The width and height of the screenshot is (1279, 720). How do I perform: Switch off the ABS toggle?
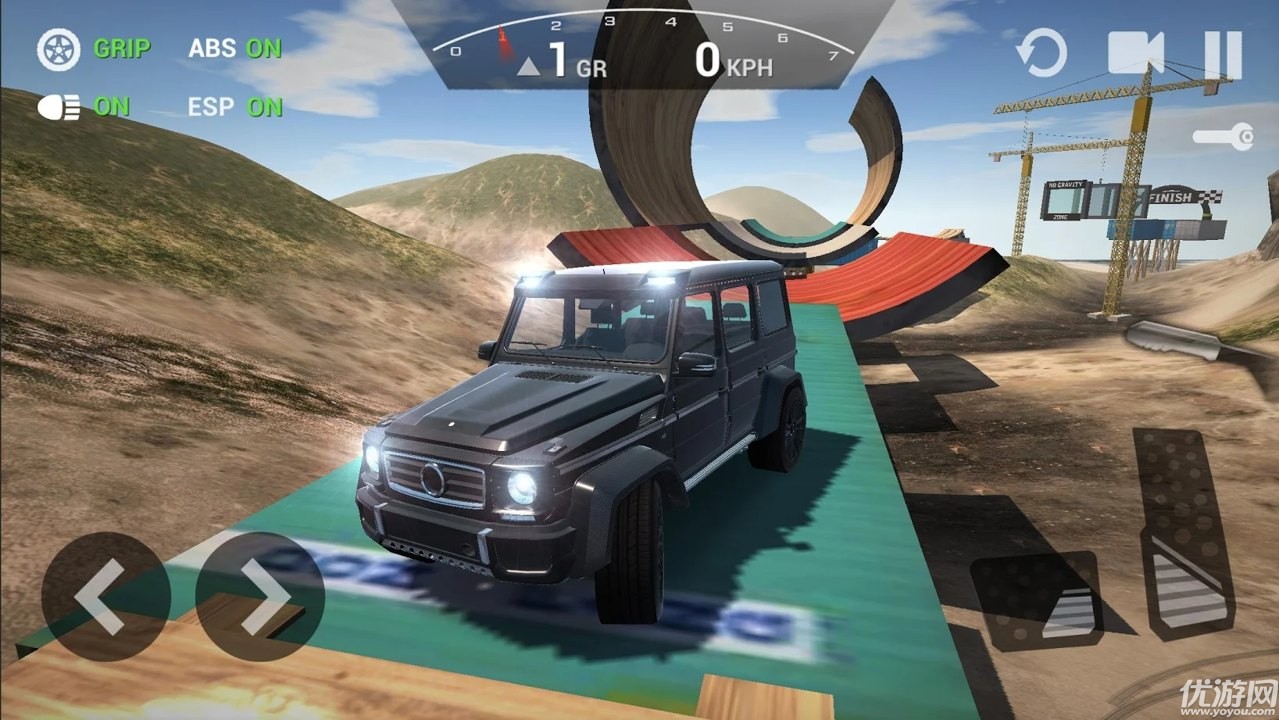pos(235,48)
